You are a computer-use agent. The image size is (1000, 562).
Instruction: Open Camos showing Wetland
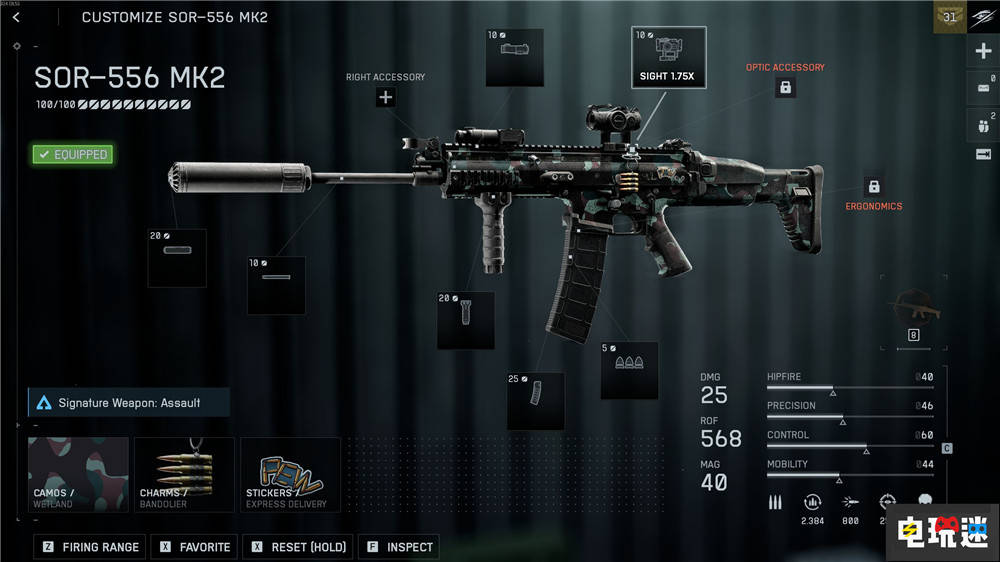(x=79, y=474)
